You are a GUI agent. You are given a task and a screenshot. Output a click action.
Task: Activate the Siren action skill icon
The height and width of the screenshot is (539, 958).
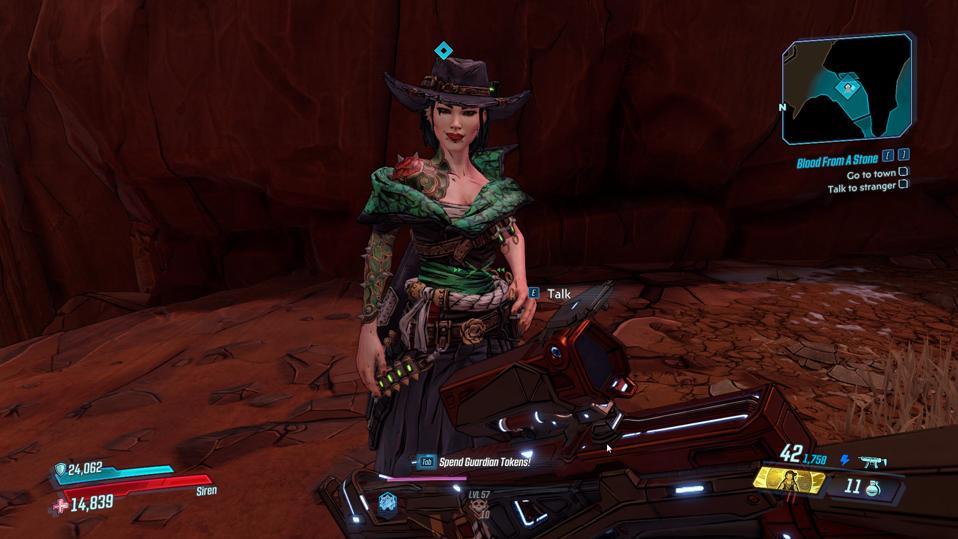(789, 482)
